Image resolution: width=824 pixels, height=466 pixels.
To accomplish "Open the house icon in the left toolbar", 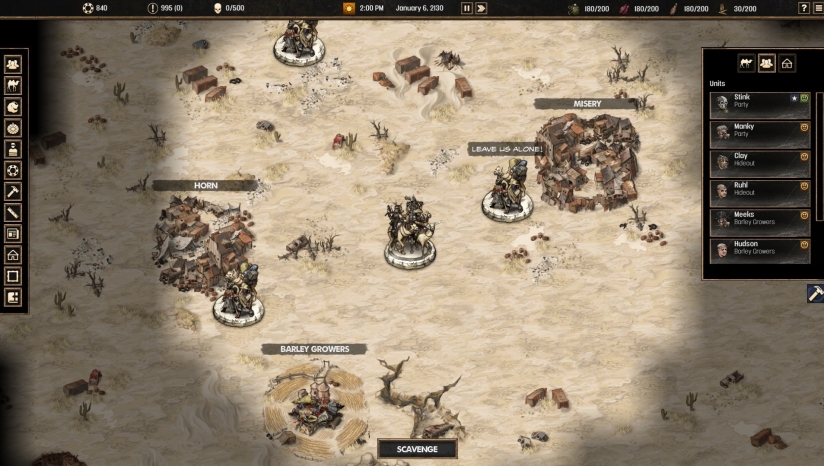I will point(14,254).
